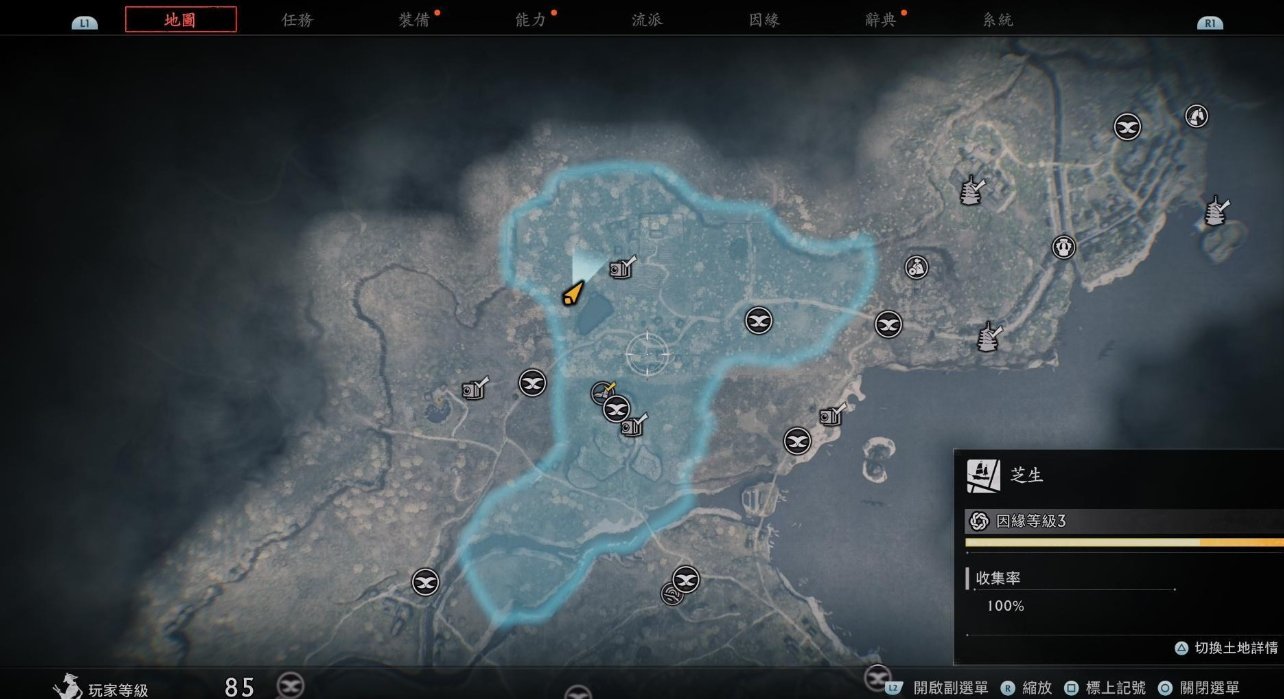Click the gold-checked marker inside the blue region

tap(602, 392)
